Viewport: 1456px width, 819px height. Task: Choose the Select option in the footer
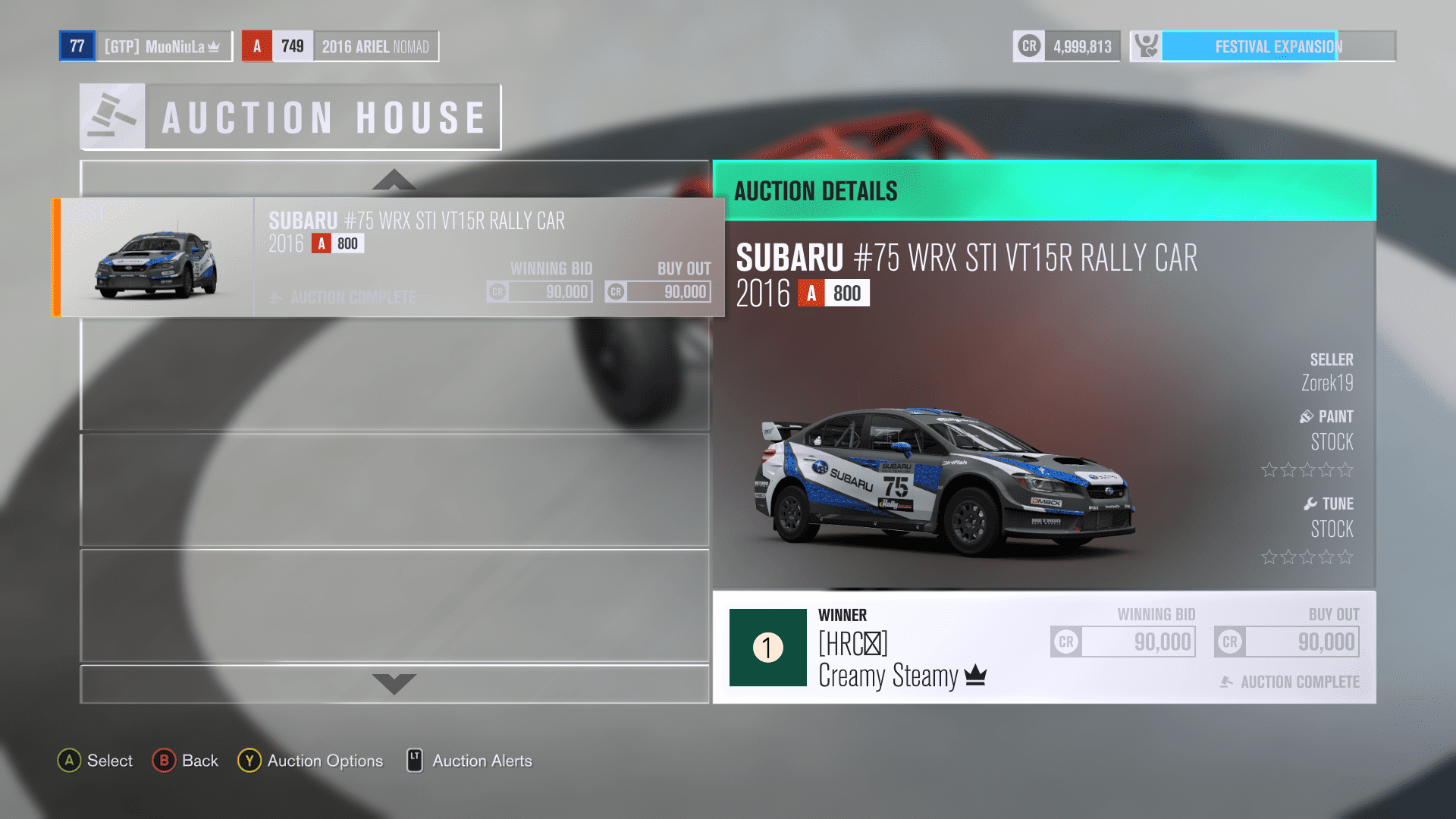[x=96, y=761]
